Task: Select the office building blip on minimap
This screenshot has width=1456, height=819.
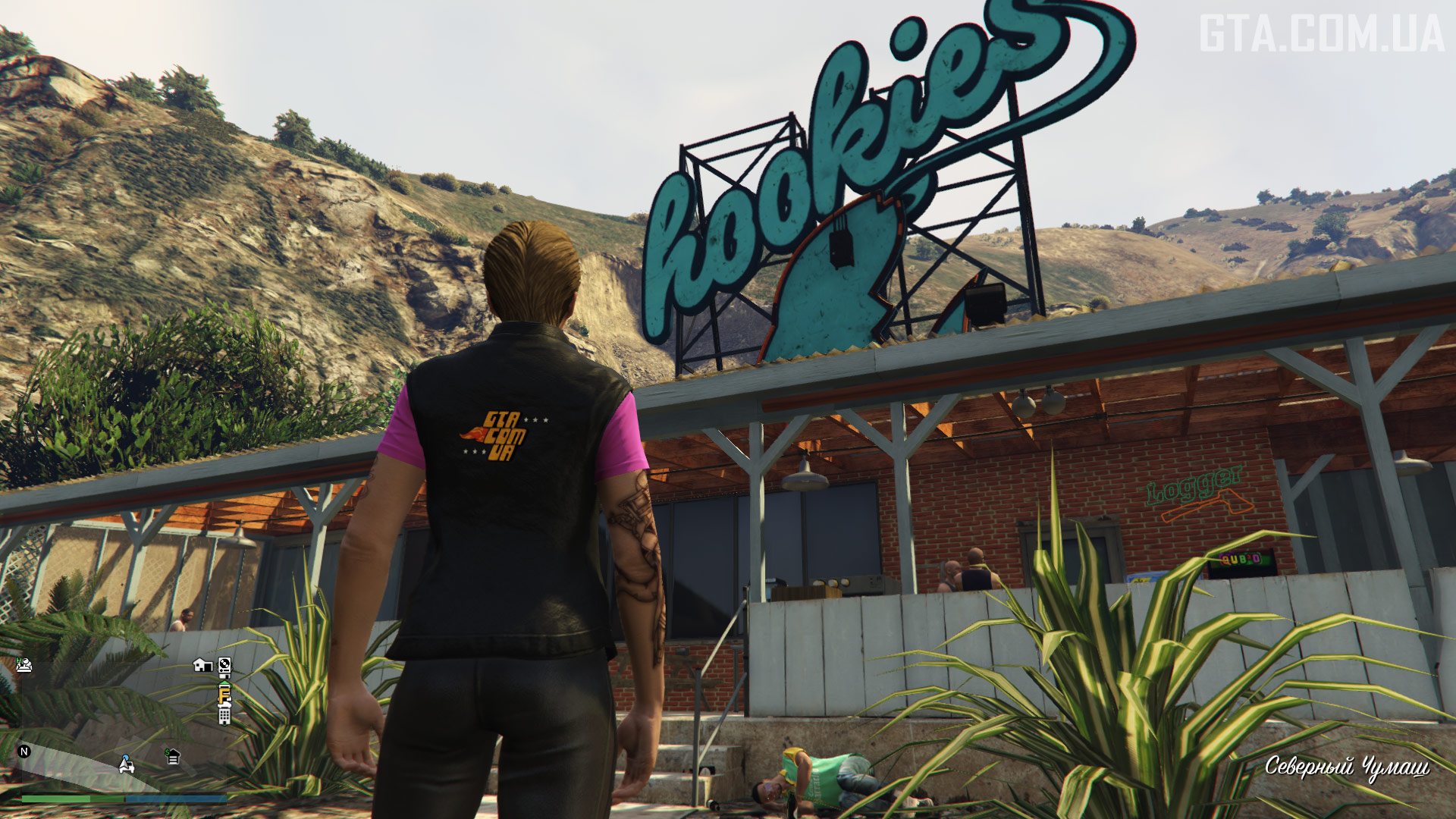Action: point(224,714)
